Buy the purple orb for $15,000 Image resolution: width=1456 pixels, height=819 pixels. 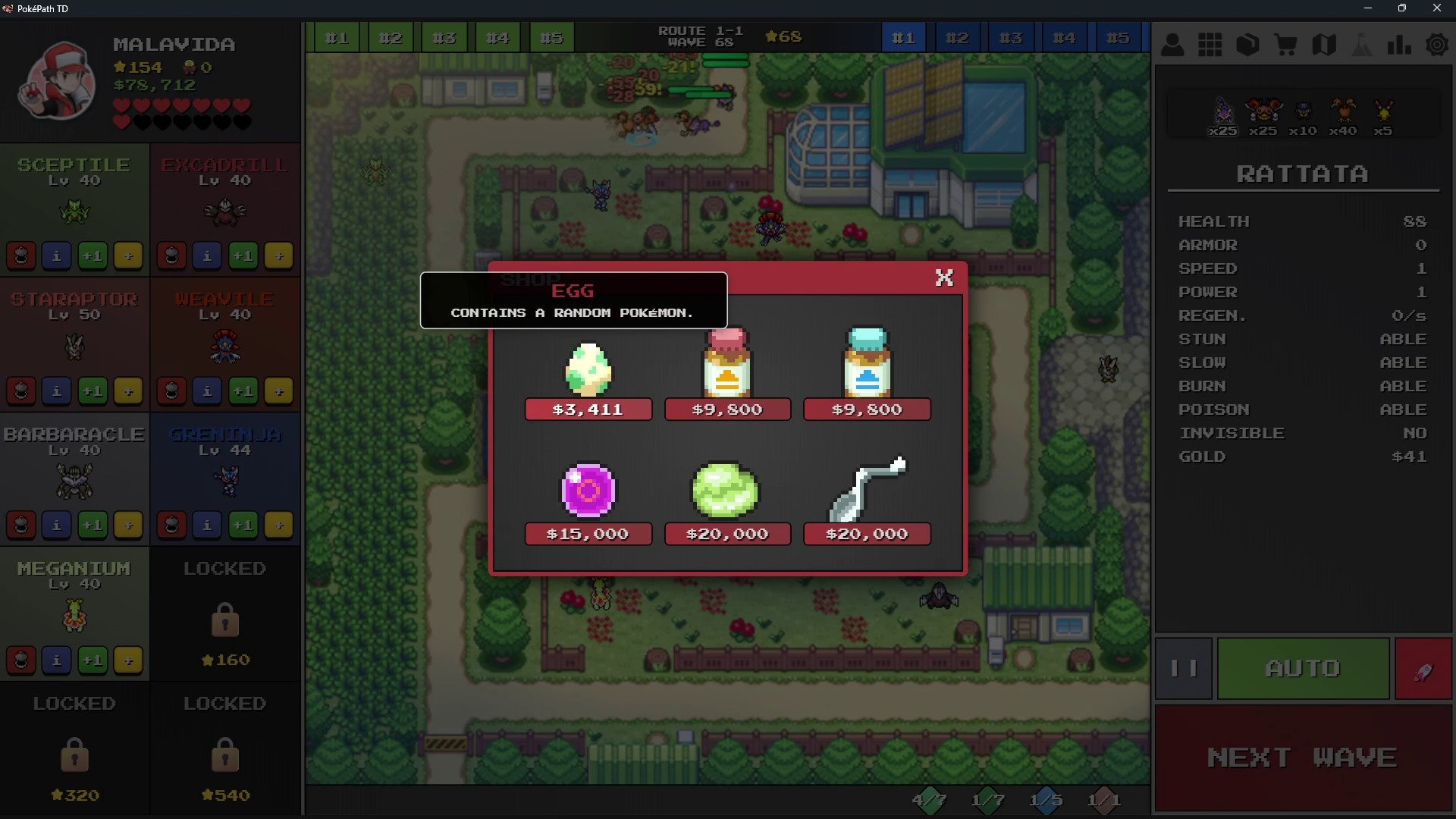click(x=588, y=534)
